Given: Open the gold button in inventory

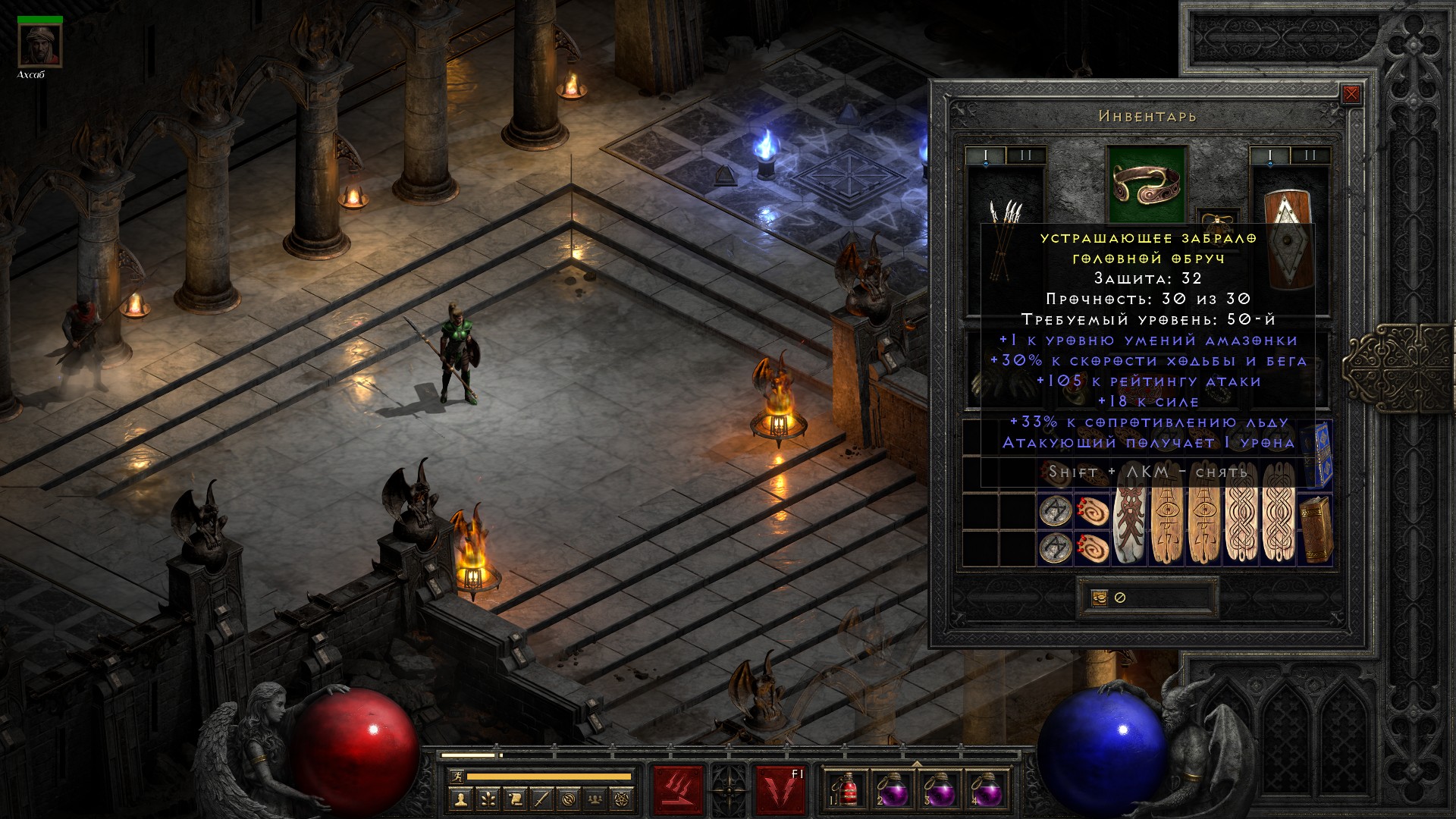Looking at the screenshot, I should coord(1099,598).
